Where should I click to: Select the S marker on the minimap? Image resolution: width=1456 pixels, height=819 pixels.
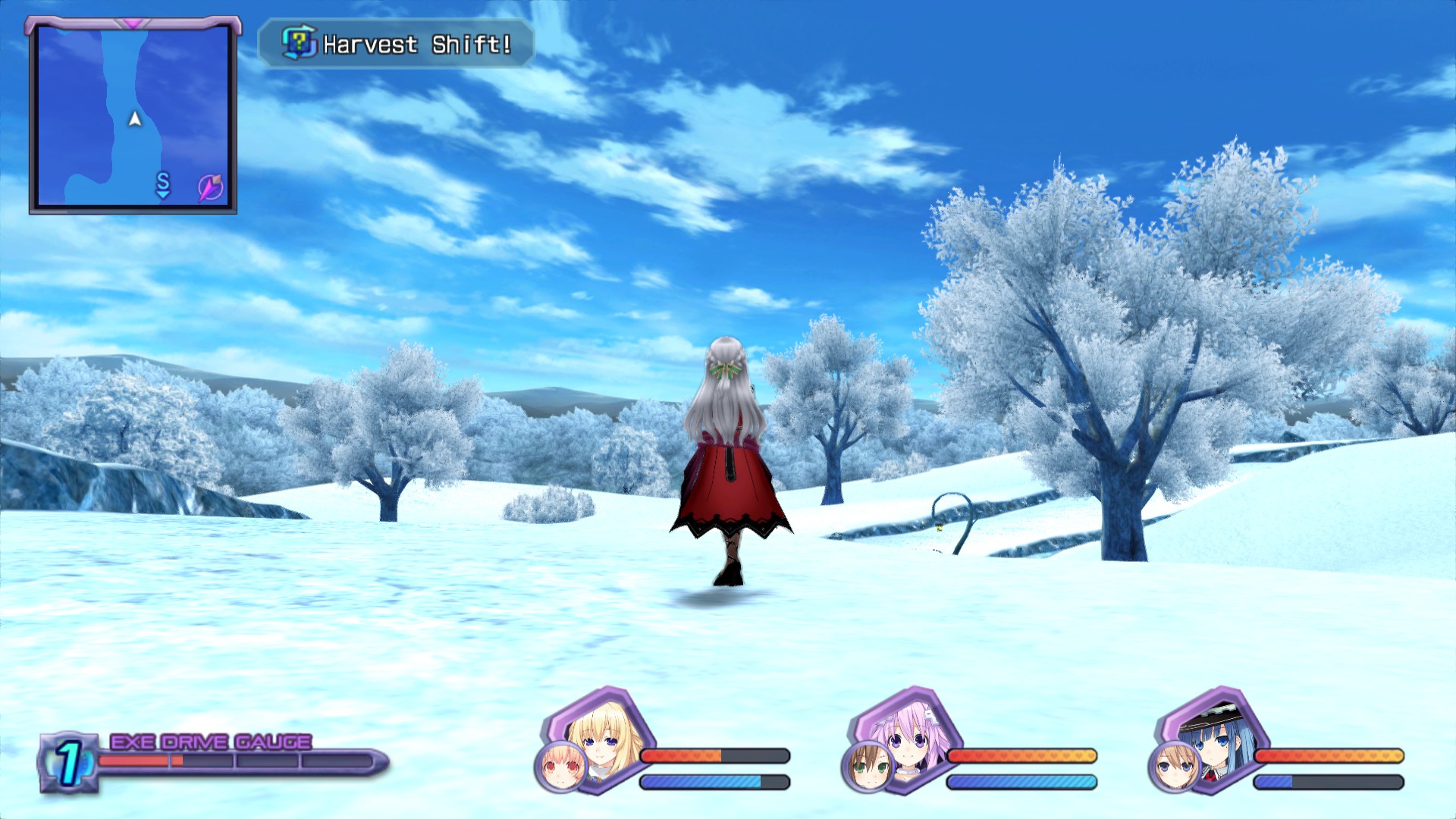click(x=163, y=184)
